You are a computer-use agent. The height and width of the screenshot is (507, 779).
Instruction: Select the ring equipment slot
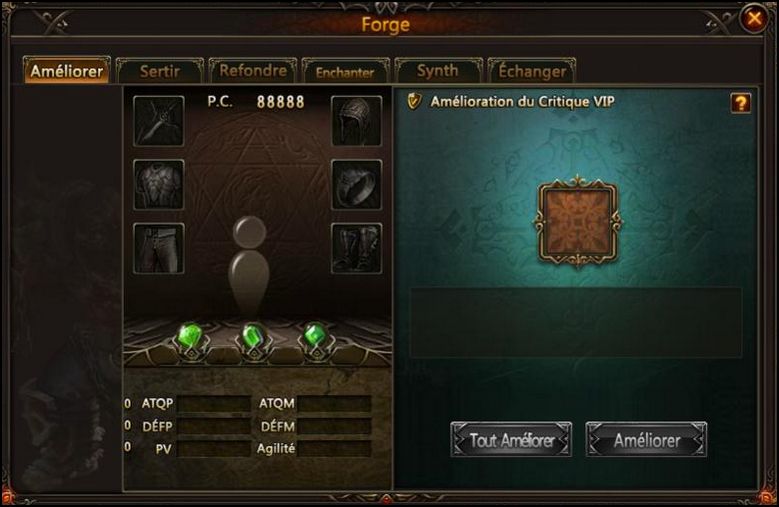[x=357, y=184]
